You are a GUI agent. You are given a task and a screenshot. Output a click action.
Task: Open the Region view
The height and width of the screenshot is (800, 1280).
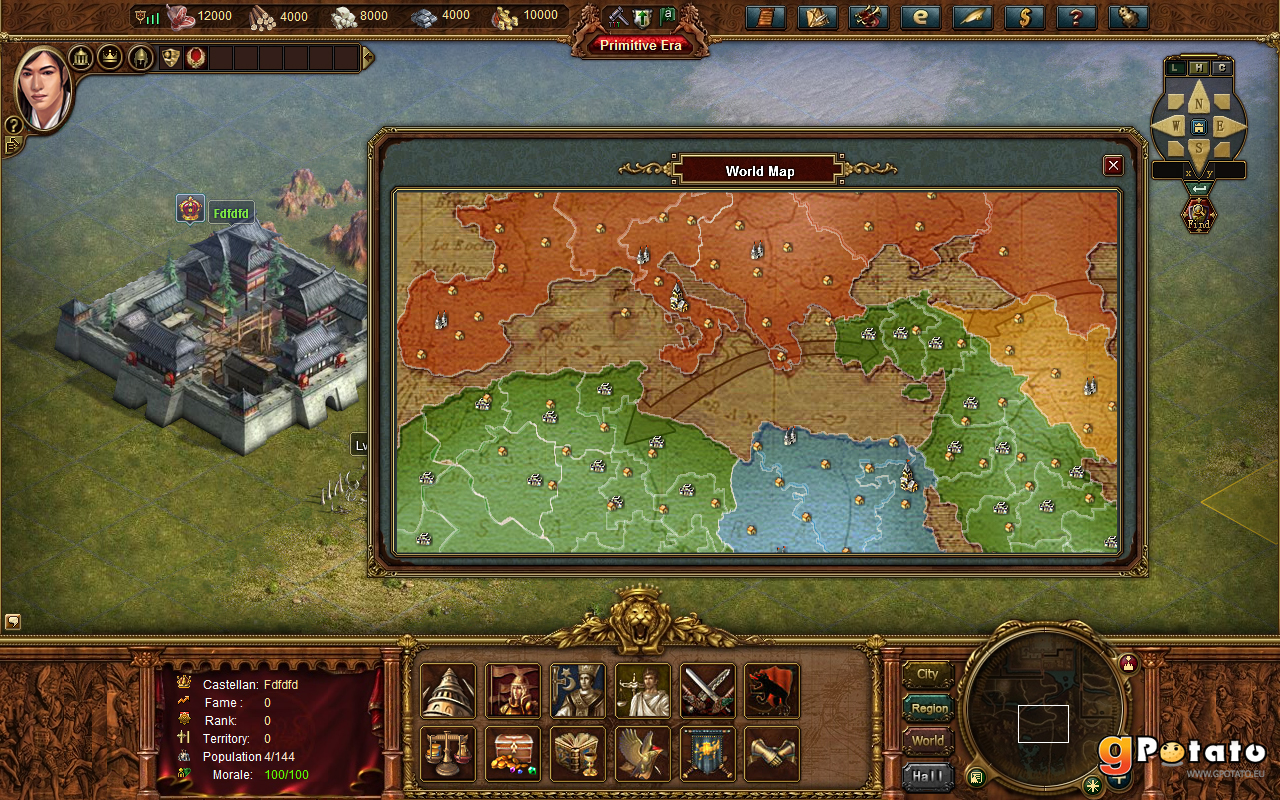click(x=928, y=708)
